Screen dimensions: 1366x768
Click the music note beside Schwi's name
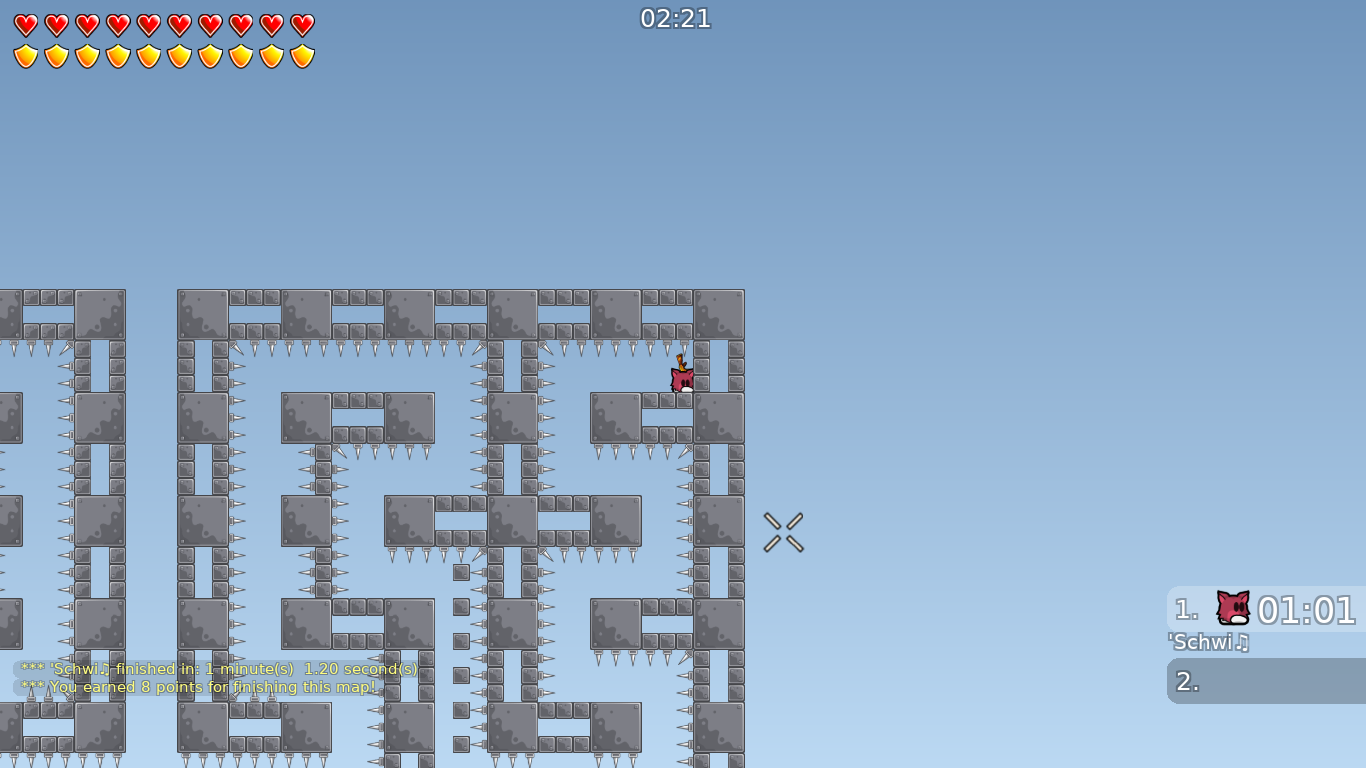point(1240,643)
